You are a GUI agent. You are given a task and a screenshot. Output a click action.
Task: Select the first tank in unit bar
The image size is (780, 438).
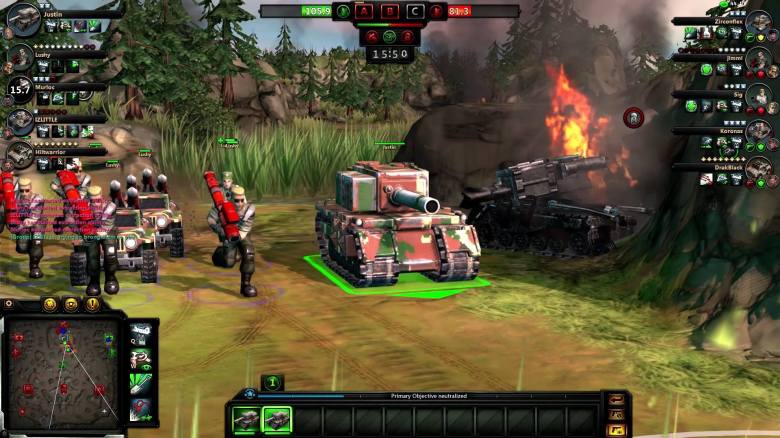pyautogui.click(x=245, y=420)
